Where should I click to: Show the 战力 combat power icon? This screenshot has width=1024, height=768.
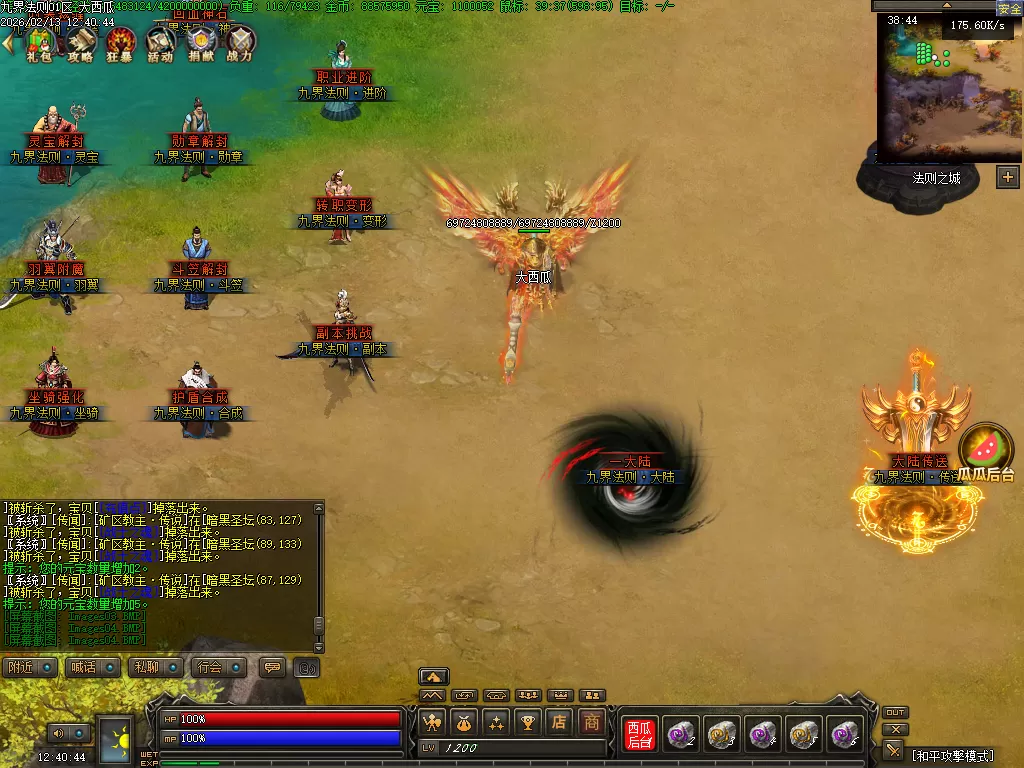click(x=240, y=42)
